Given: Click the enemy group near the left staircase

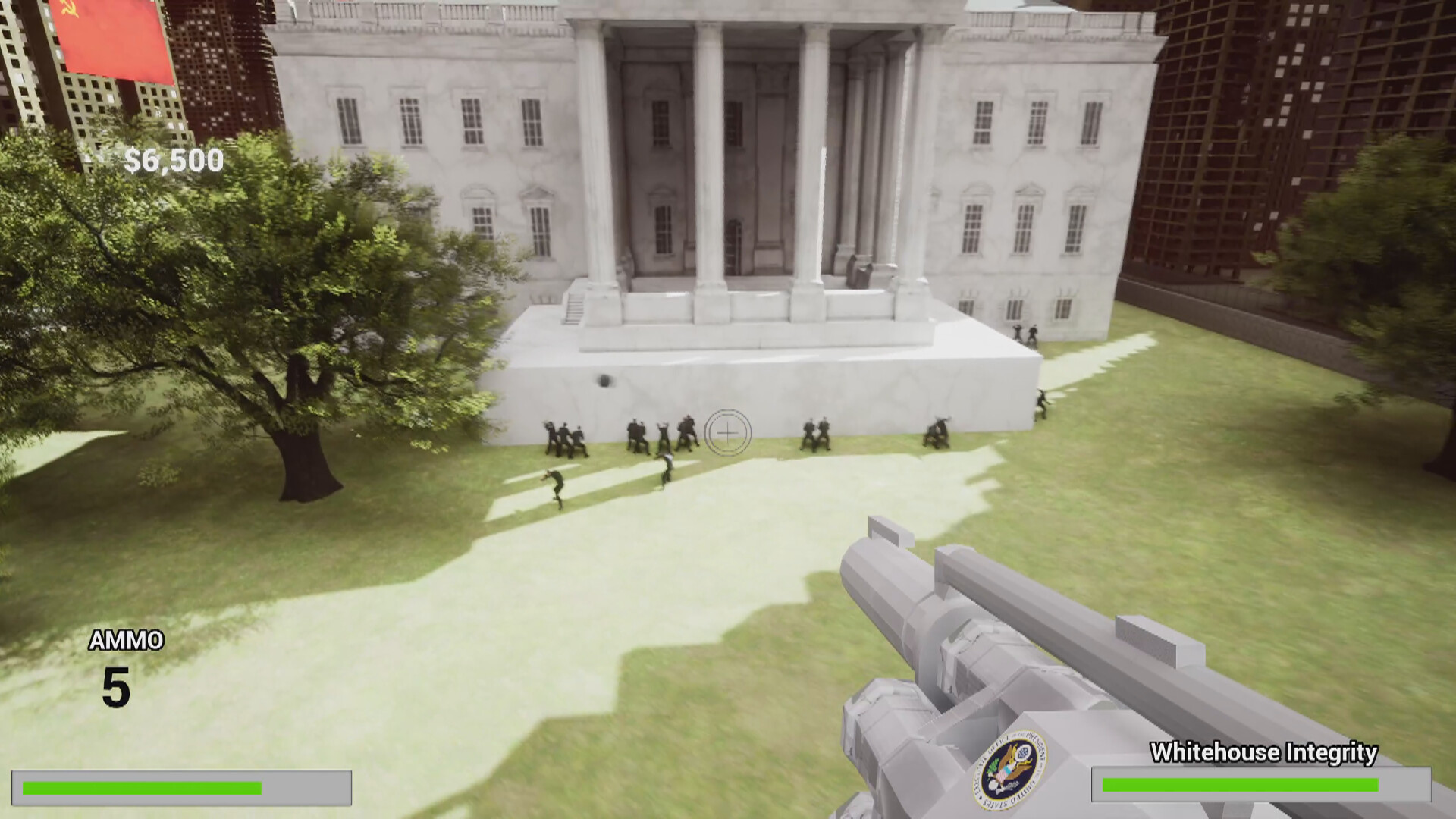Looking at the screenshot, I should point(565,436).
